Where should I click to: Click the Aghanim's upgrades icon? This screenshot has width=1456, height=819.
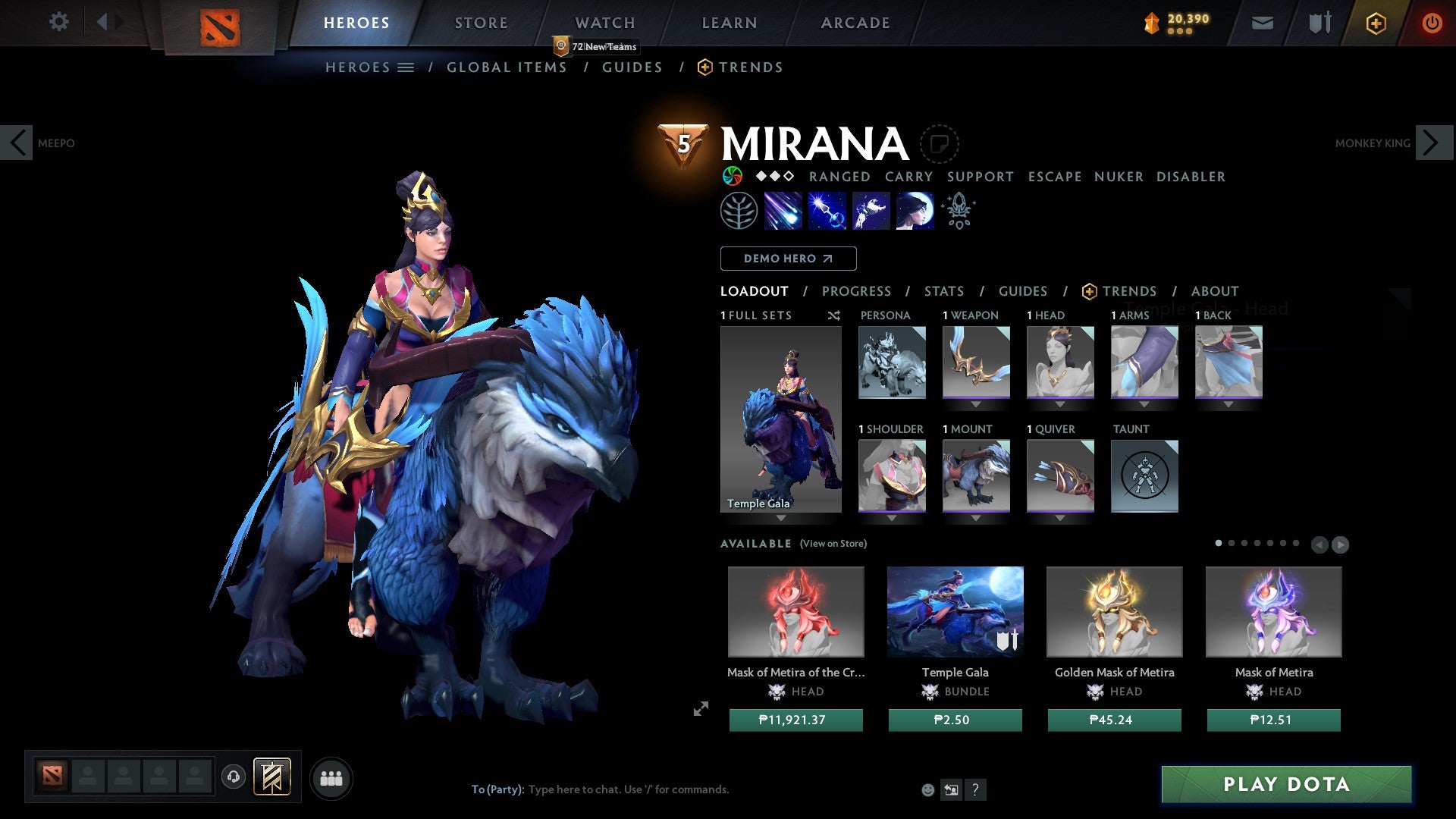[958, 211]
